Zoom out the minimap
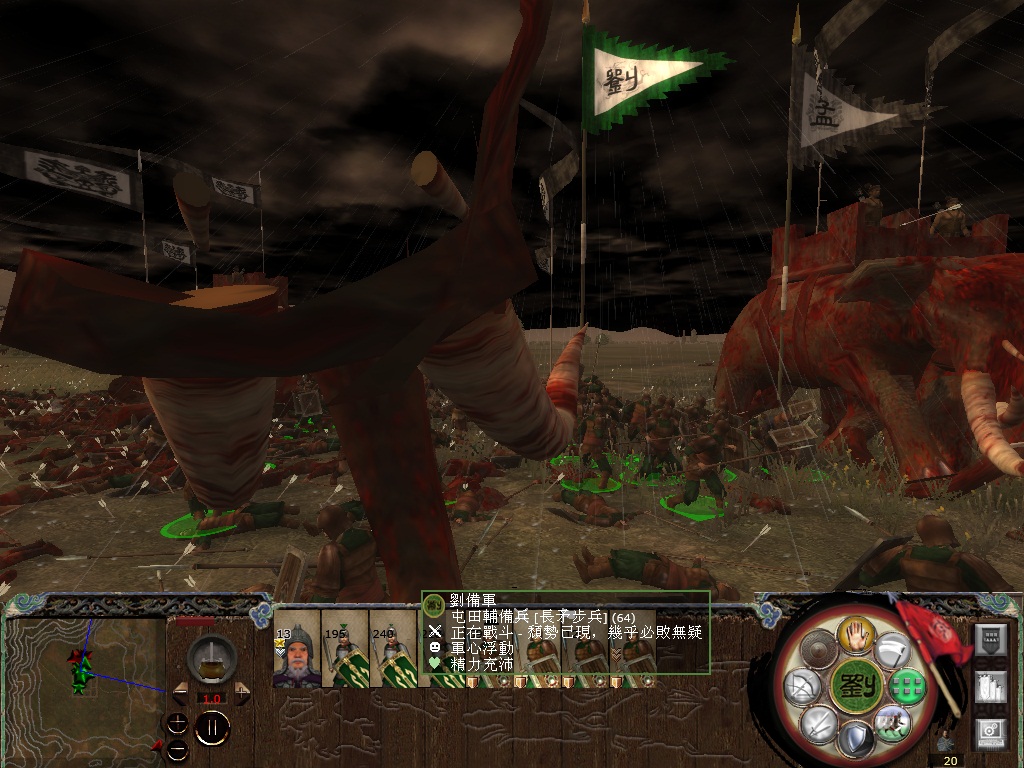This screenshot has height=768, width=1024. pos(177,748)
